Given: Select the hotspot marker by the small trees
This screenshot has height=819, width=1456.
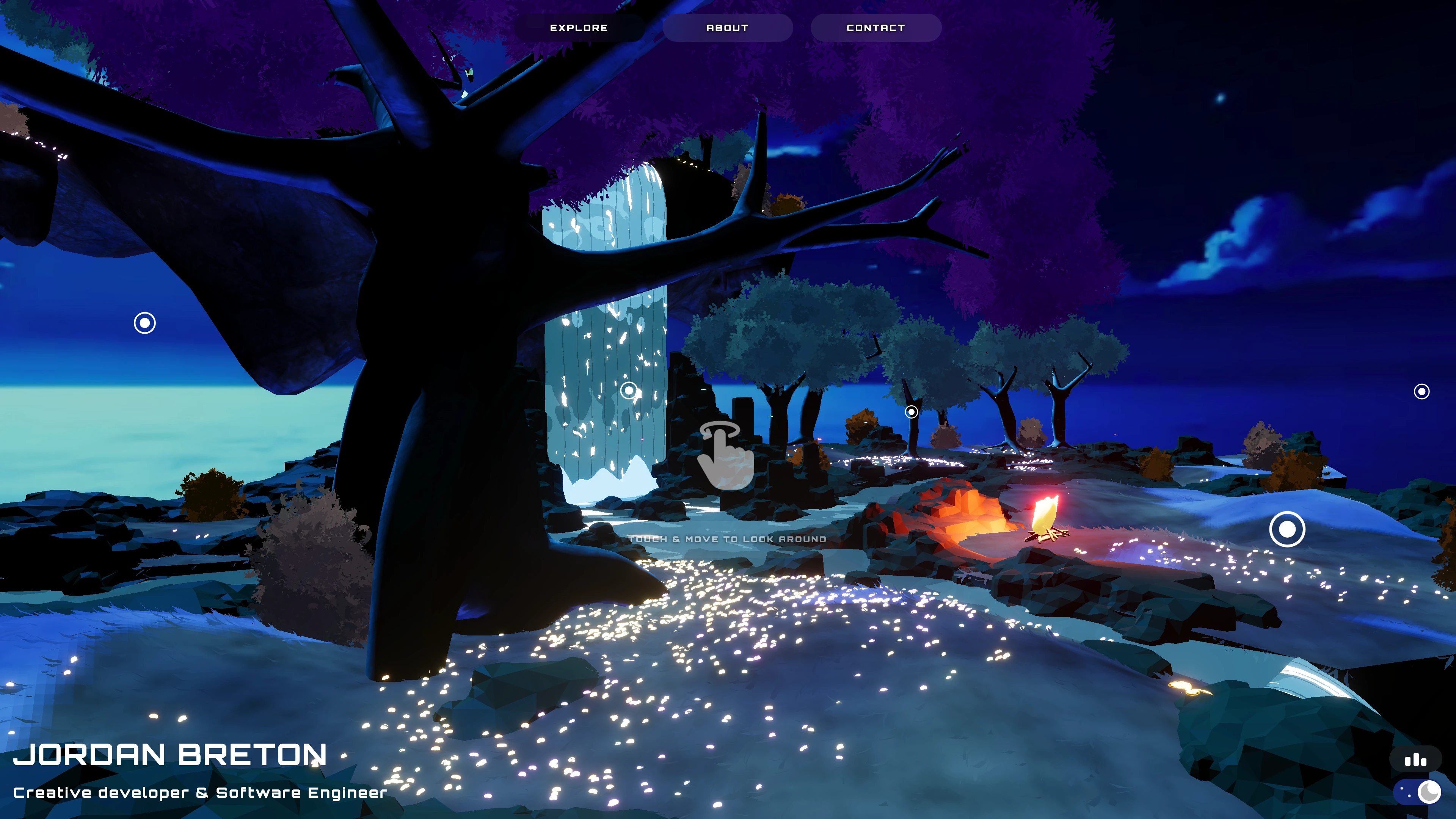Looking at the screenshot, I should 911,411.
